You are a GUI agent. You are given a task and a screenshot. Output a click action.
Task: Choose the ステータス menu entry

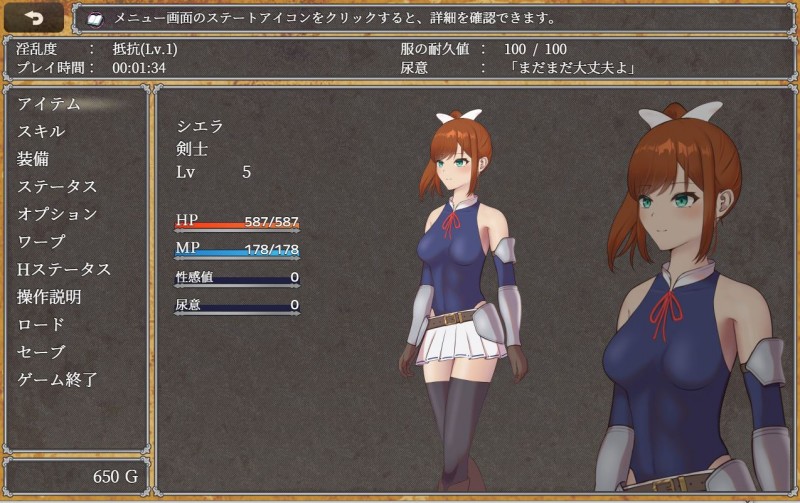(x=57, y=187)
